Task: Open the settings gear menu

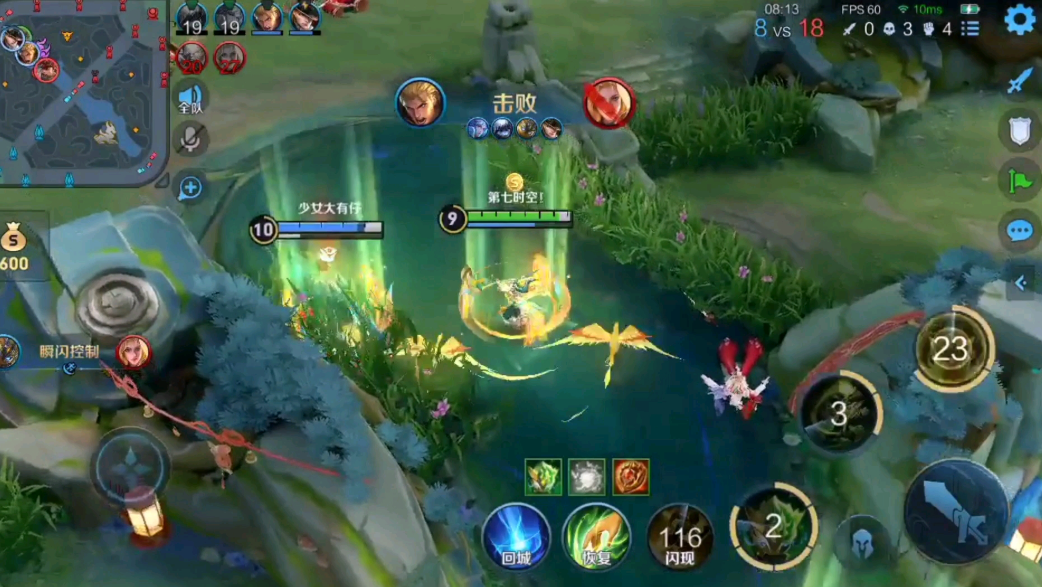Action: 1019,20
